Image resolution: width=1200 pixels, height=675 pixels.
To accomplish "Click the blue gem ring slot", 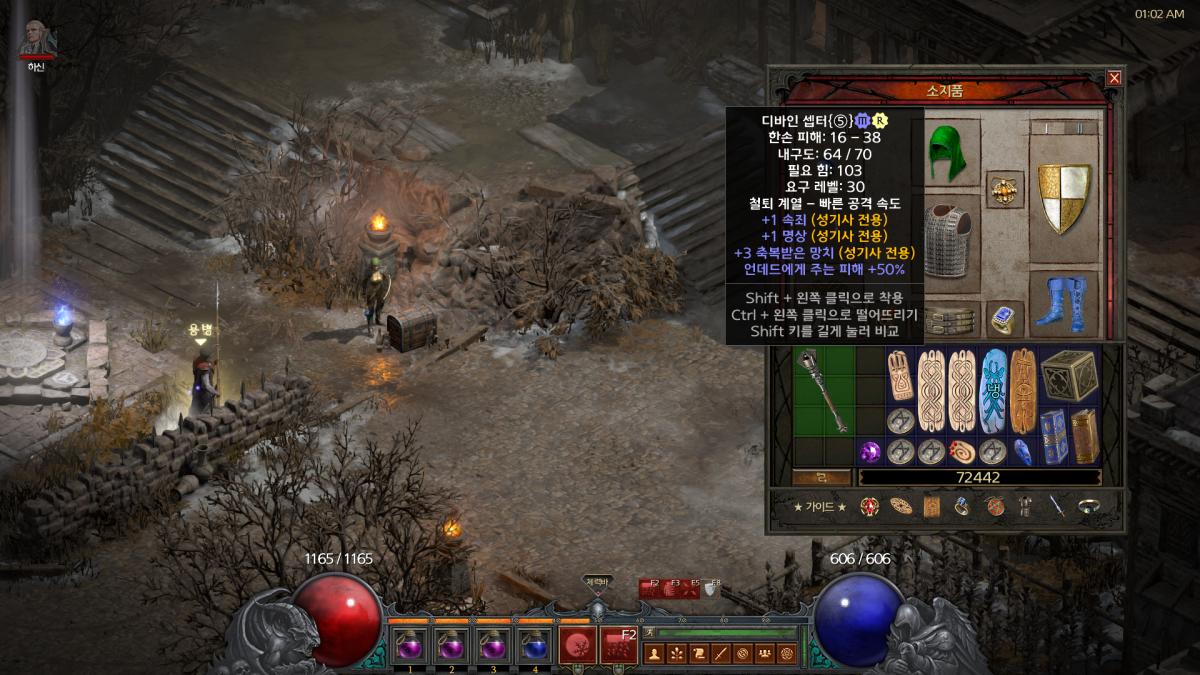I will pyautogui.click(x=1004, y=318).
